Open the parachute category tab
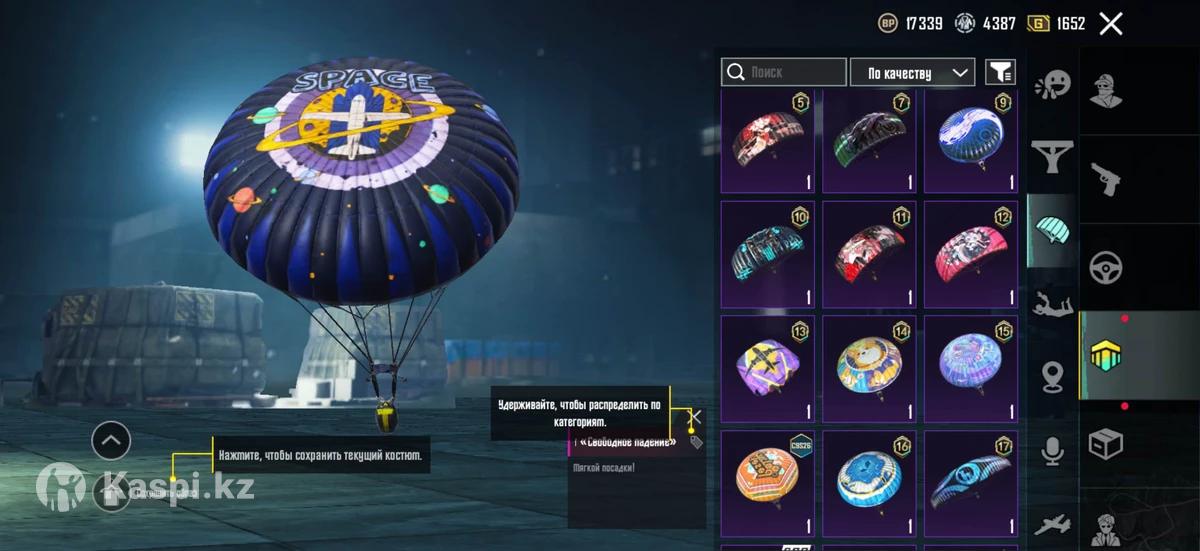 (x=1052, y=228)
